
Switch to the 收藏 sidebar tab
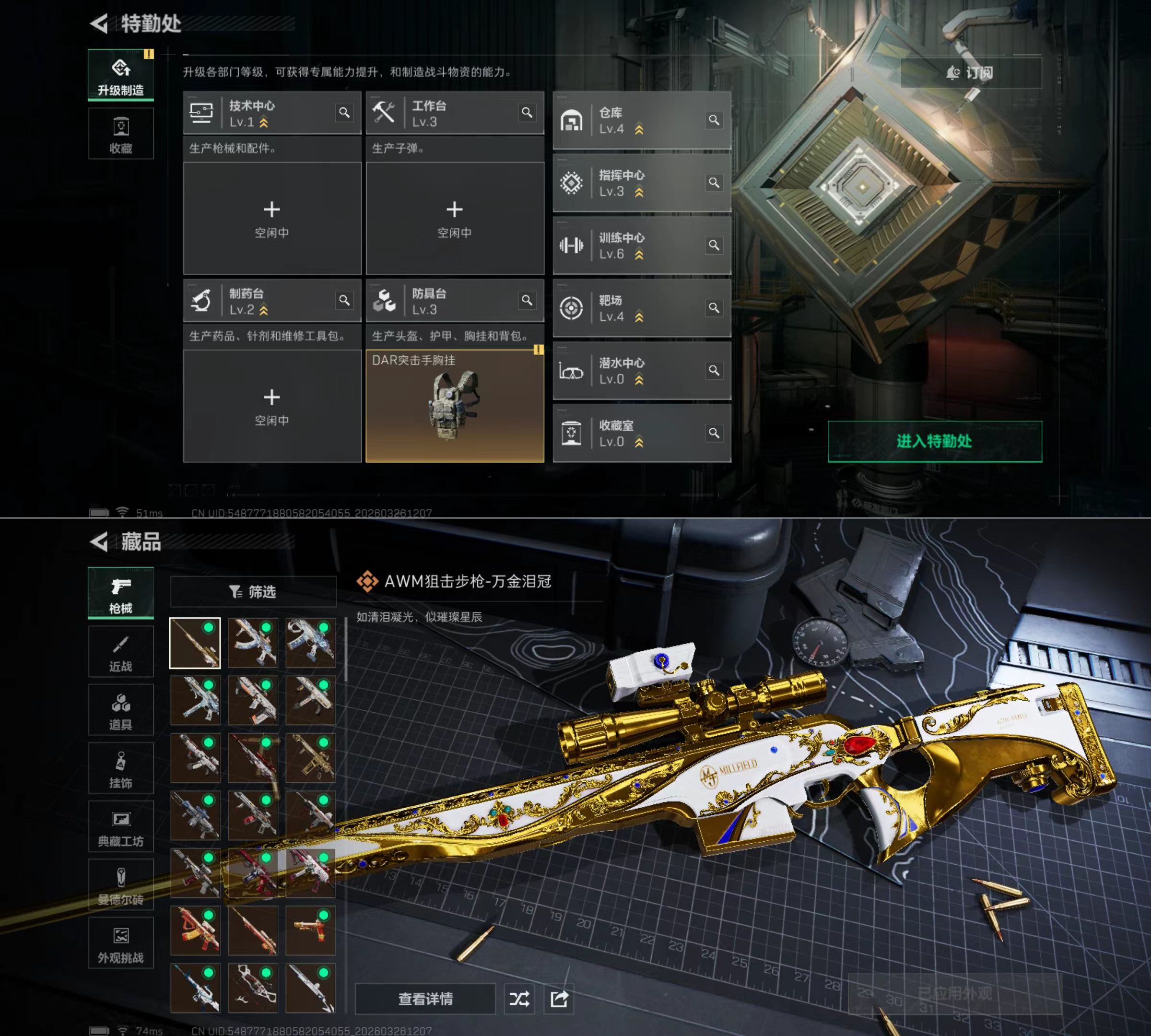[121, 134]
